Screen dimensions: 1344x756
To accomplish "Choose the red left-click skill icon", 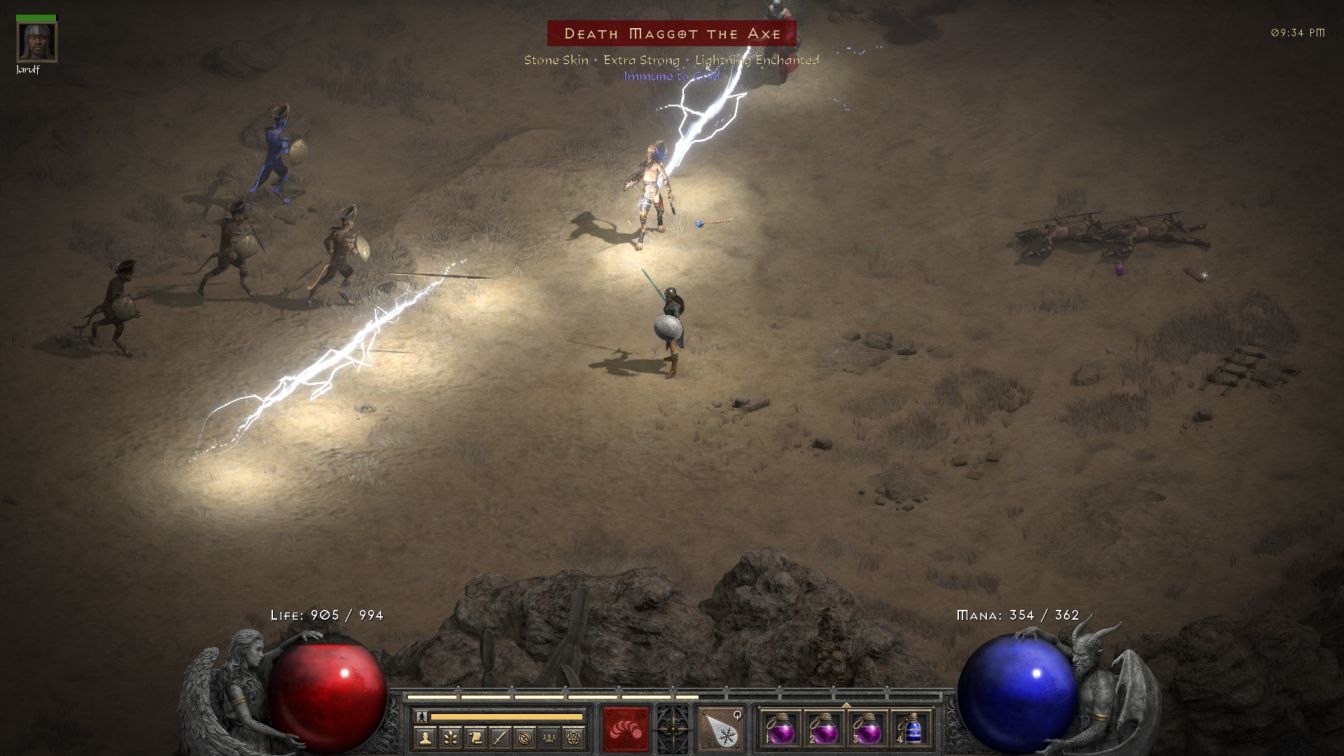I will pos(625,728).
